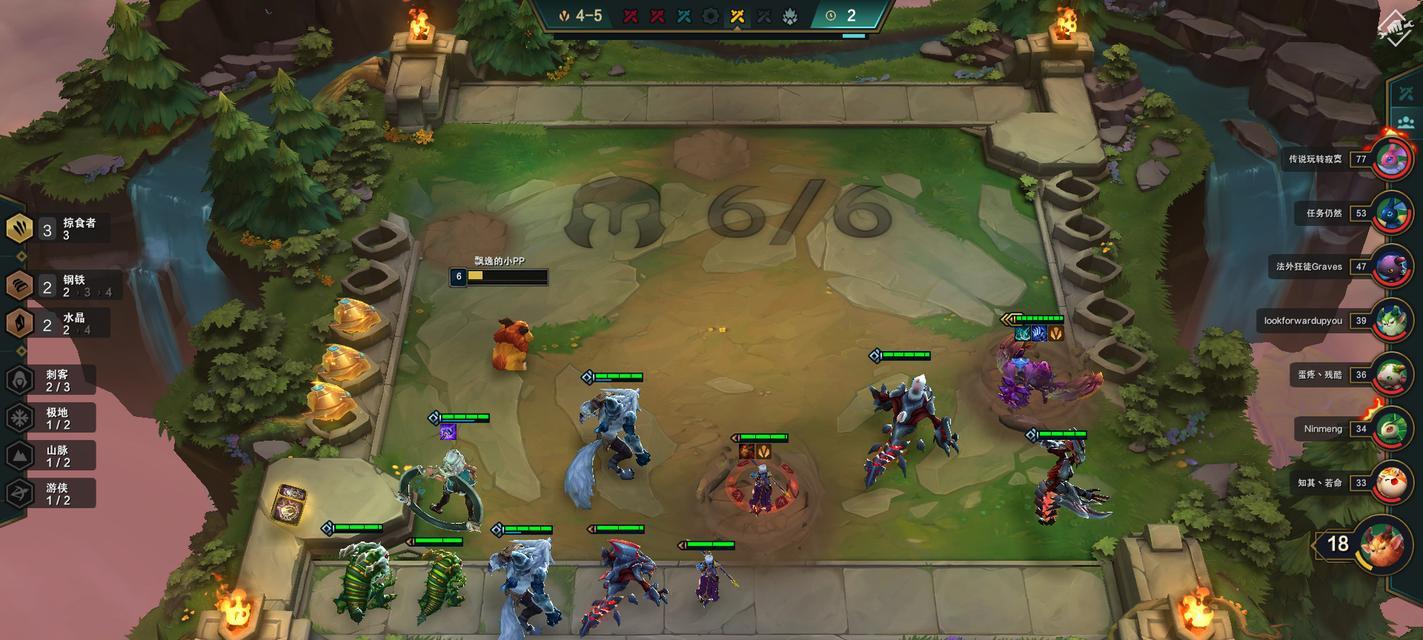
Task: Click the stage 4-5 round tracker
Action: [x=580, y=16]
